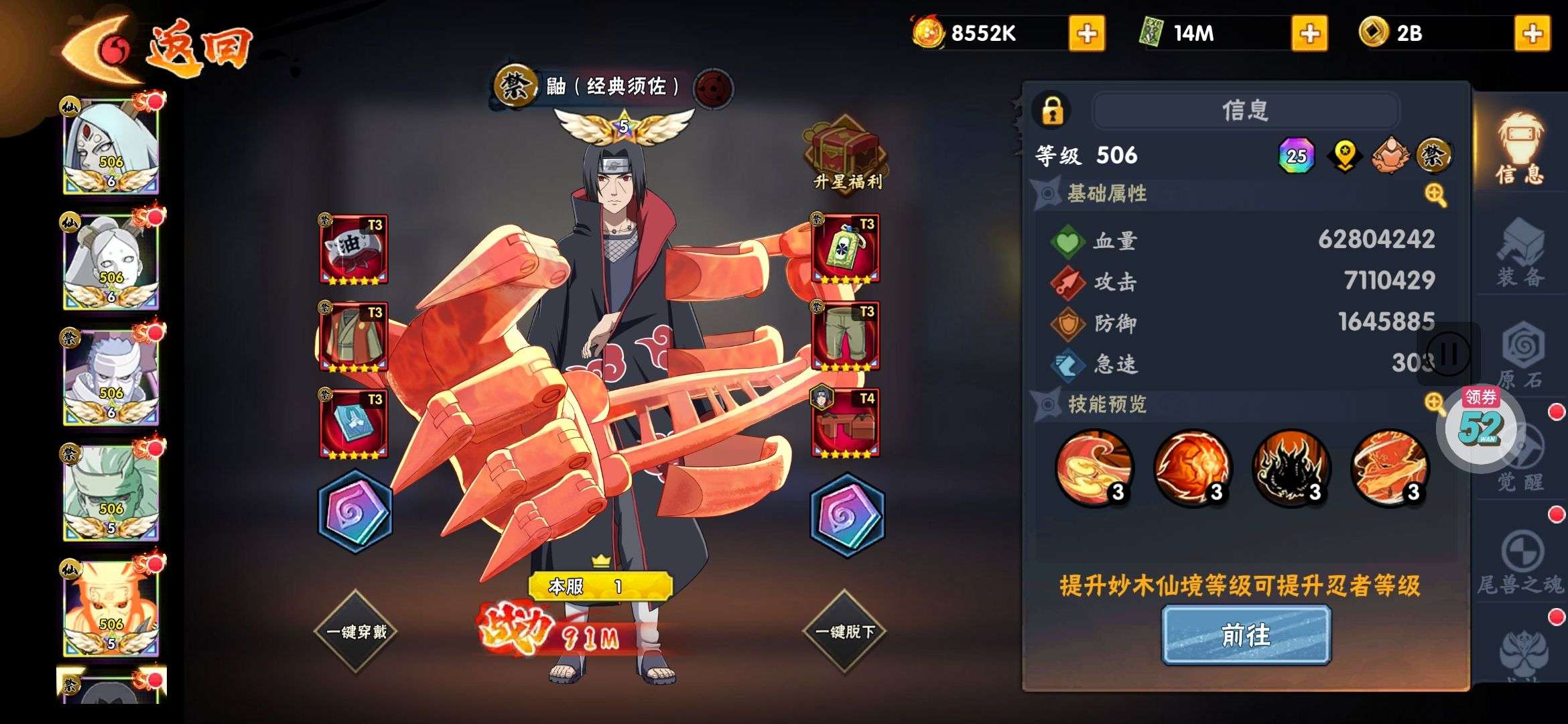The width and height of the screenshot is (1568, 724).
Task: Expand 基础属性 details with magnifier
Action: pyautogui.click(x=1435, y=195)
